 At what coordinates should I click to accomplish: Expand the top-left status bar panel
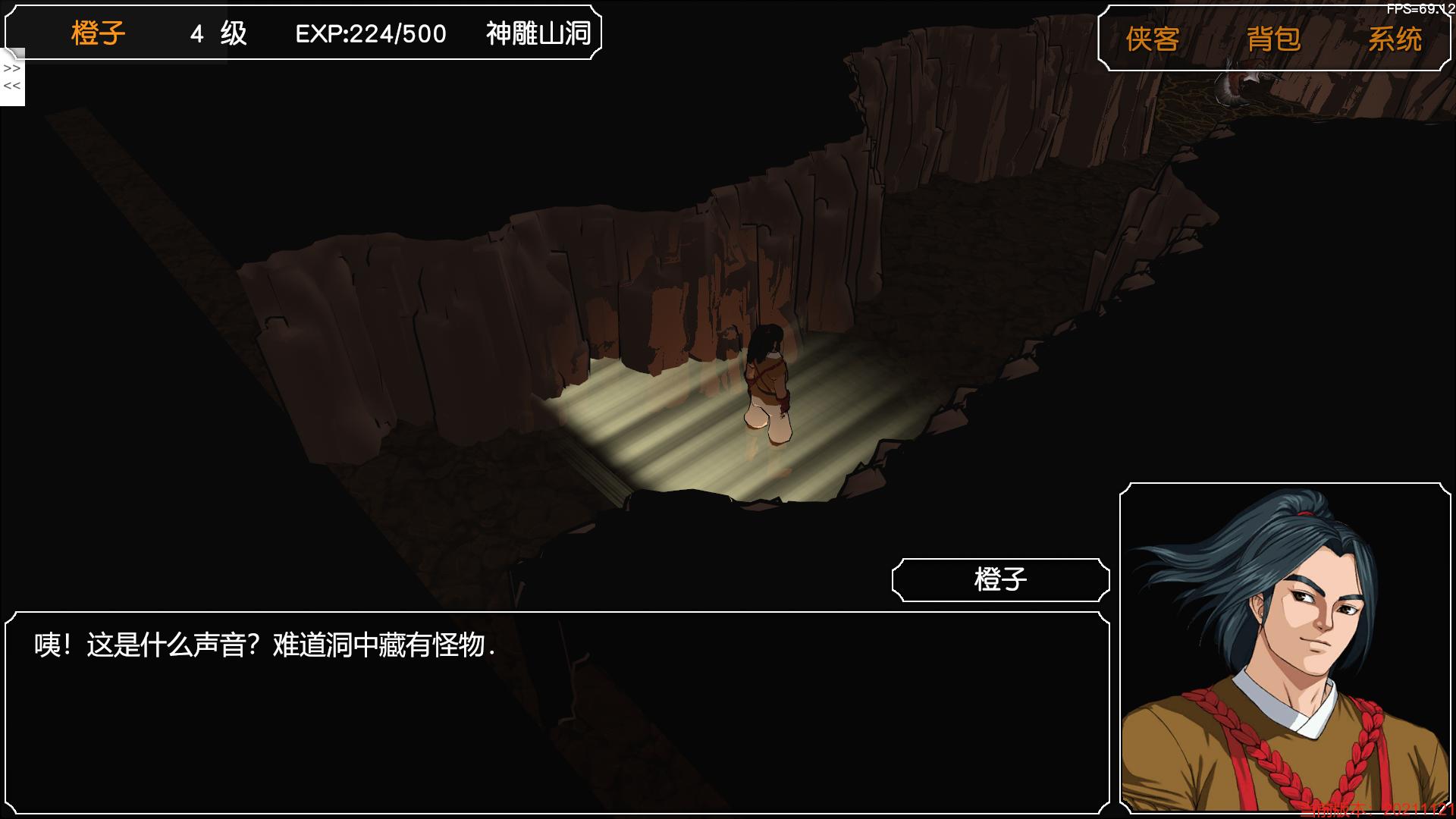click(x=303, y=34)
